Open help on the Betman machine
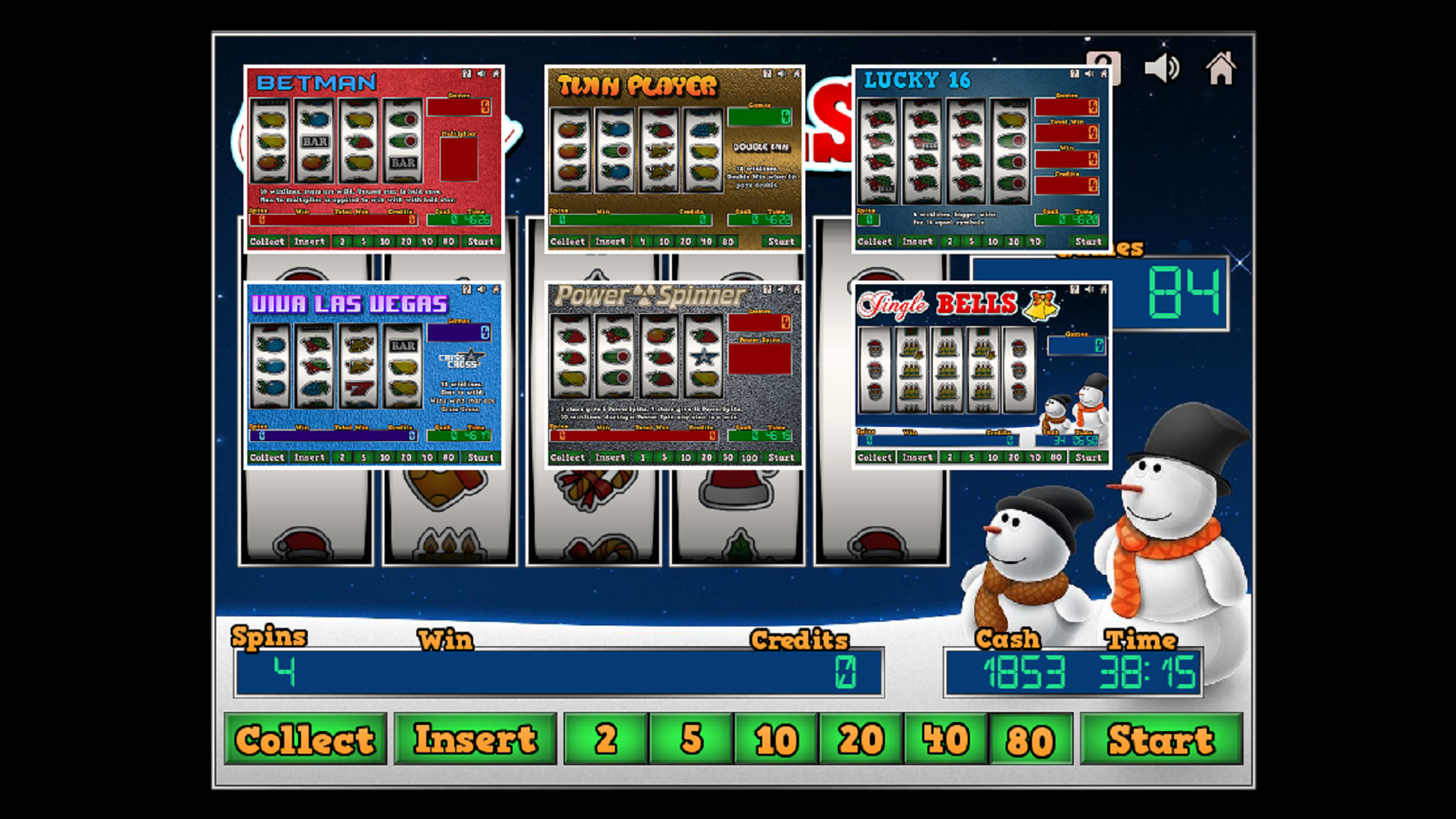 pyautogui.click(x=466, y=74)
